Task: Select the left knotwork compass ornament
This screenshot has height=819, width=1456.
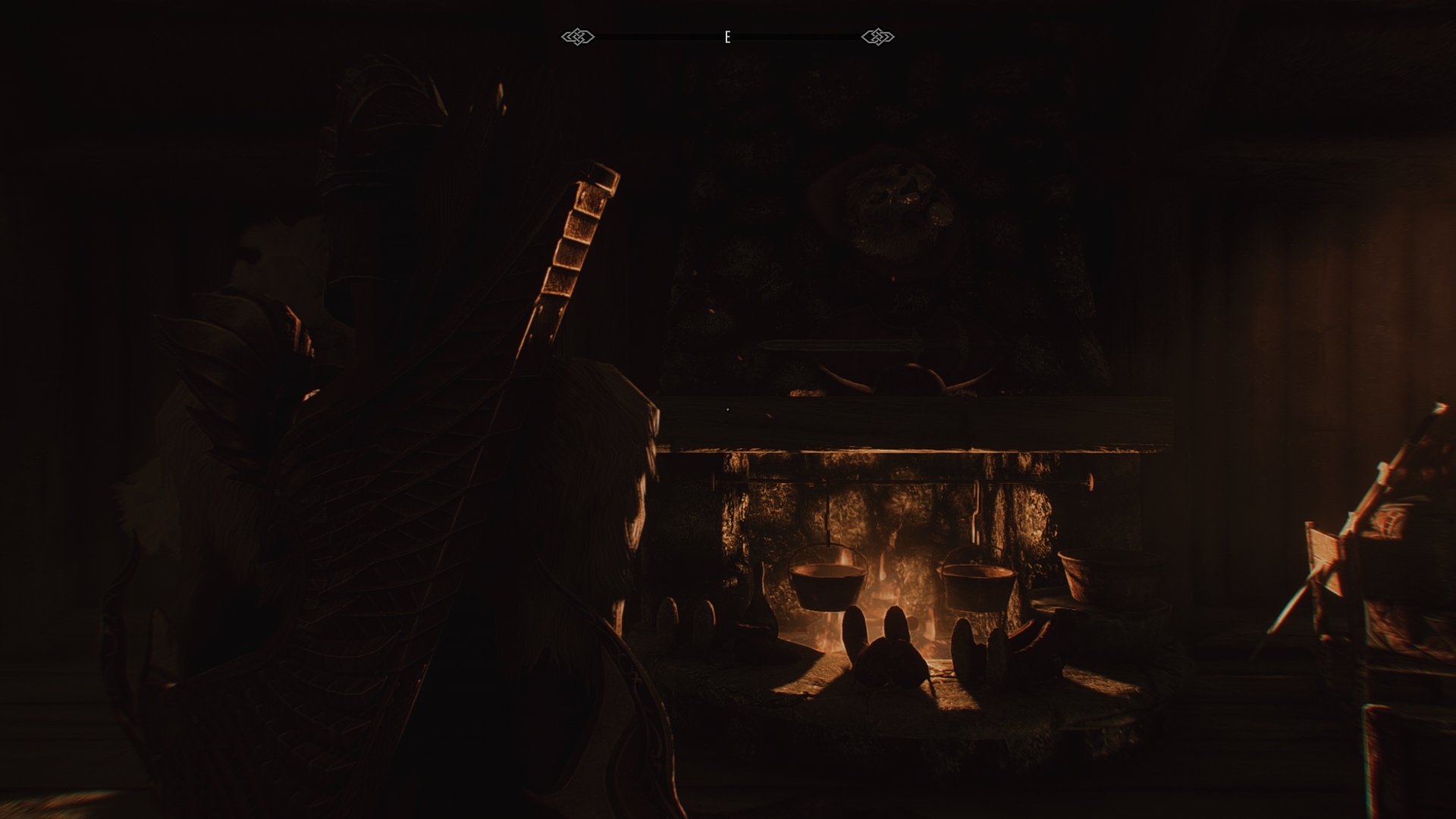Action: (576, 35)
